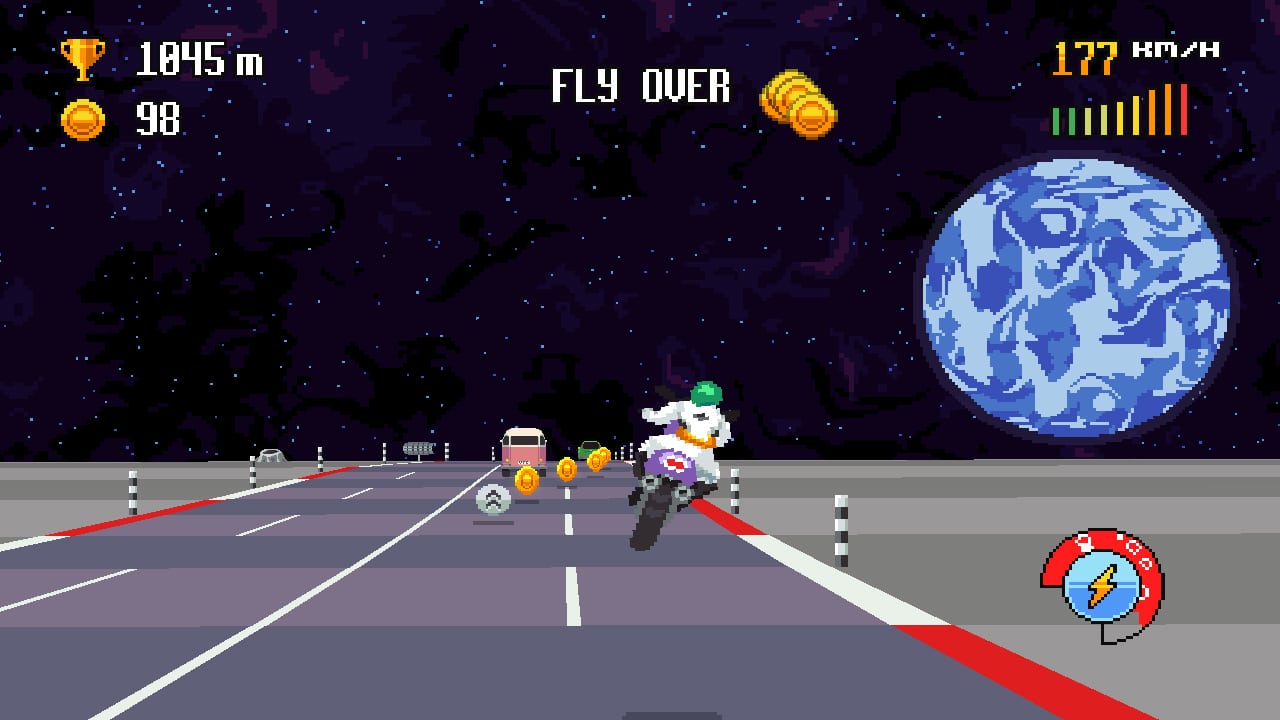Click the boost gauge in bottom right
This screenshot has height=720, width=1280.
coord(1100,570)
